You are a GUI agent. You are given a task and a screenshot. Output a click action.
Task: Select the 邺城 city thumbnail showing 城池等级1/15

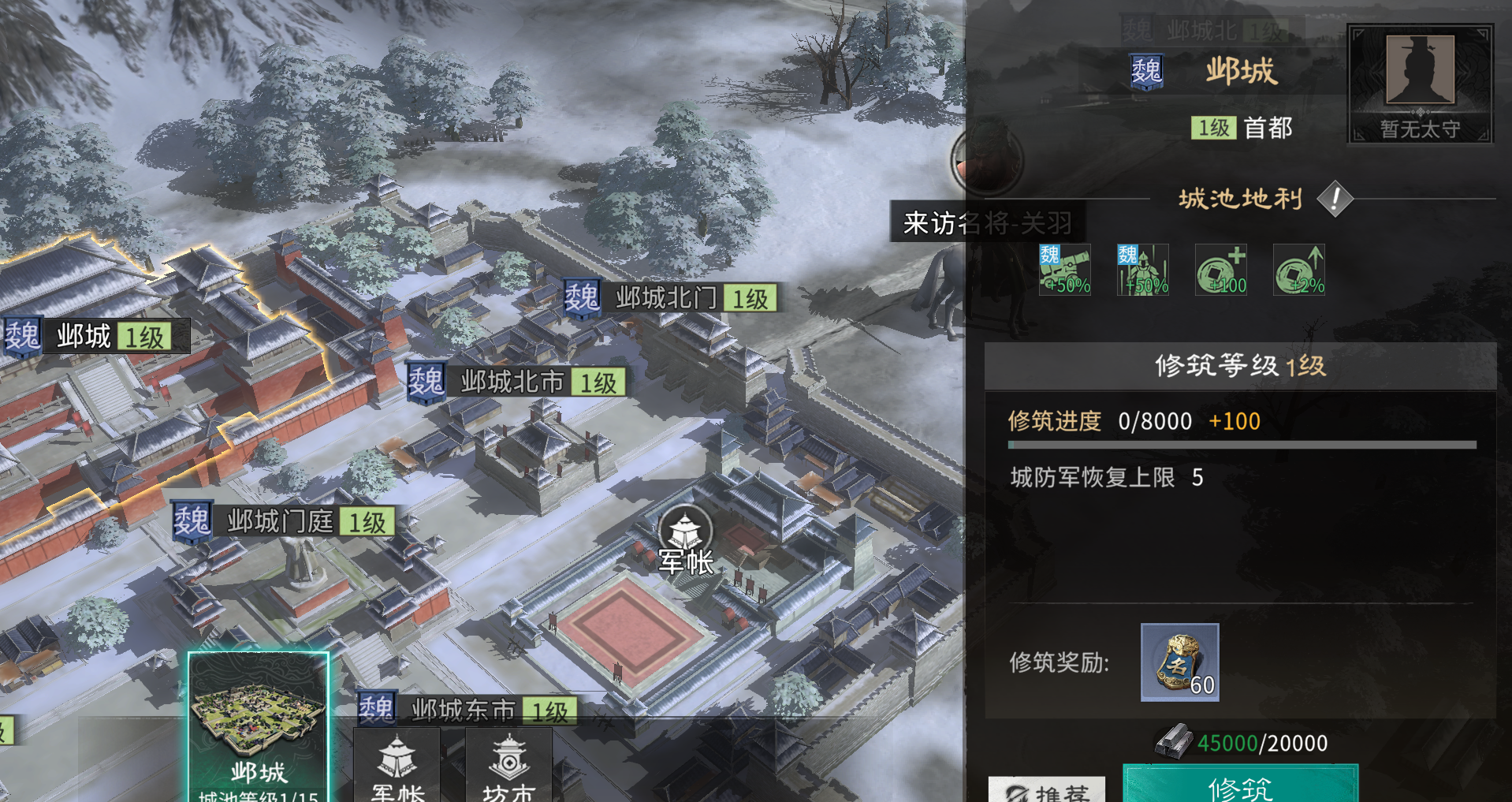258,718
